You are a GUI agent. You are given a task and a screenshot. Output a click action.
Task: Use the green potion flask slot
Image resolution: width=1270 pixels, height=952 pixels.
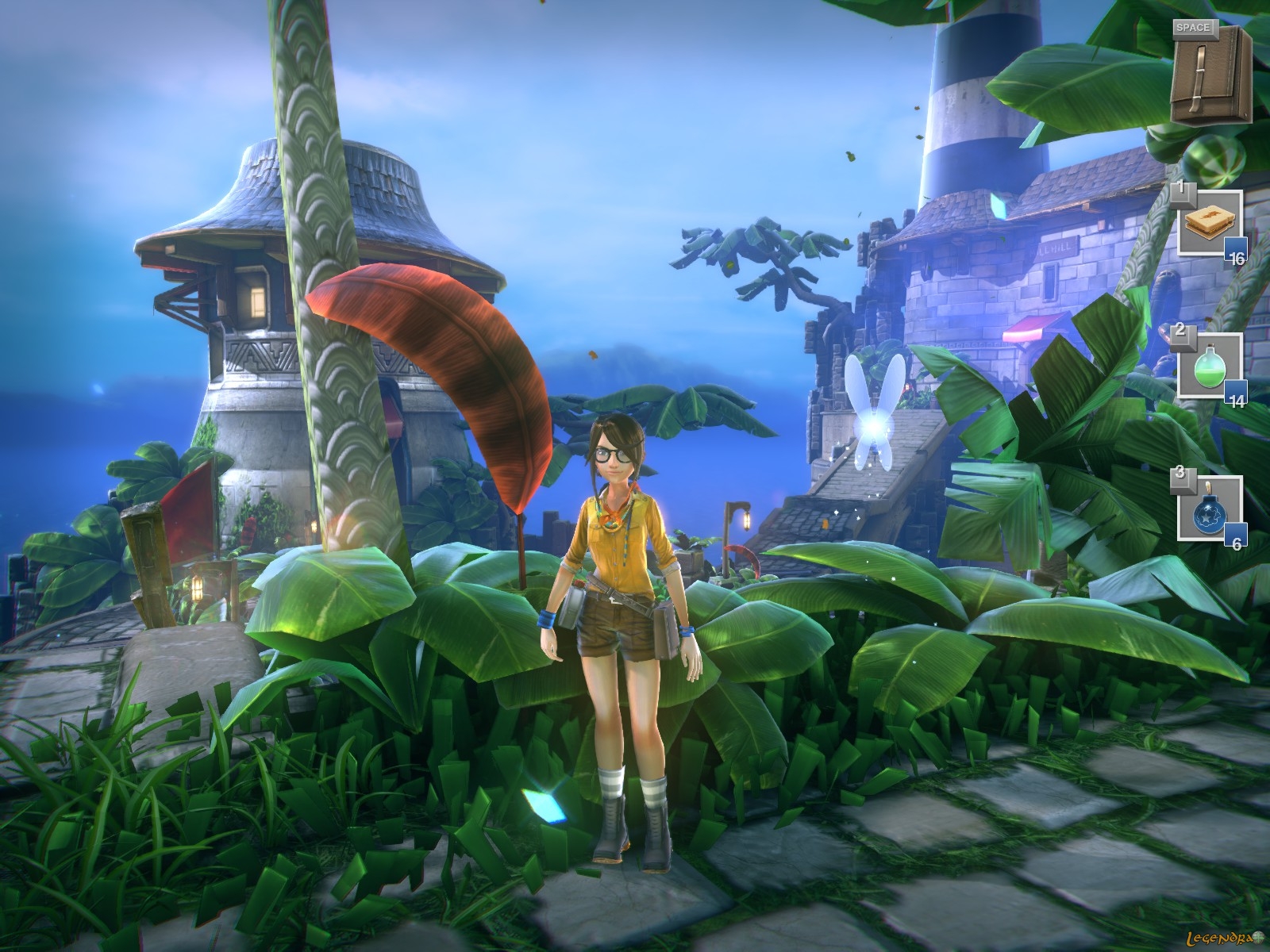coord(1209,366)
